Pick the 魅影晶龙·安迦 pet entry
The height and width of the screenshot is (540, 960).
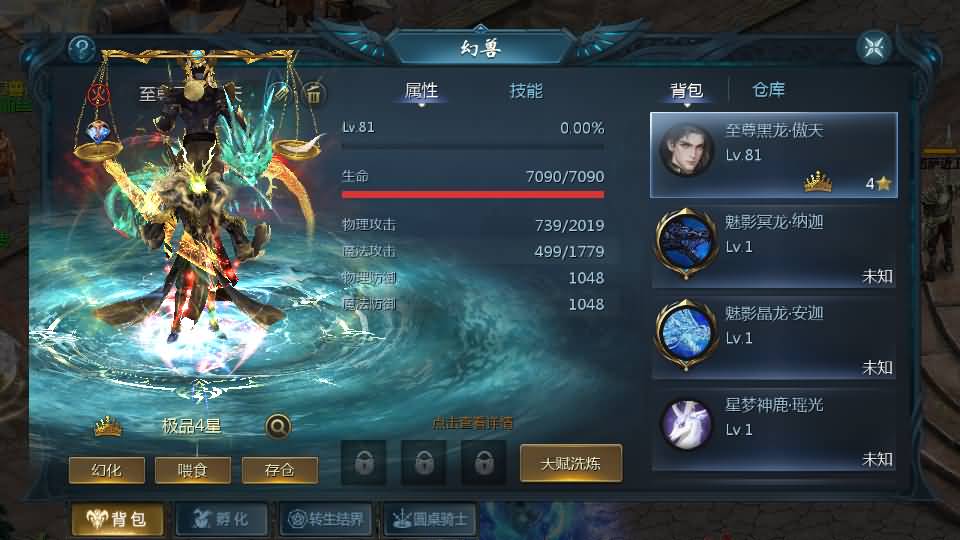pos(773,339)
